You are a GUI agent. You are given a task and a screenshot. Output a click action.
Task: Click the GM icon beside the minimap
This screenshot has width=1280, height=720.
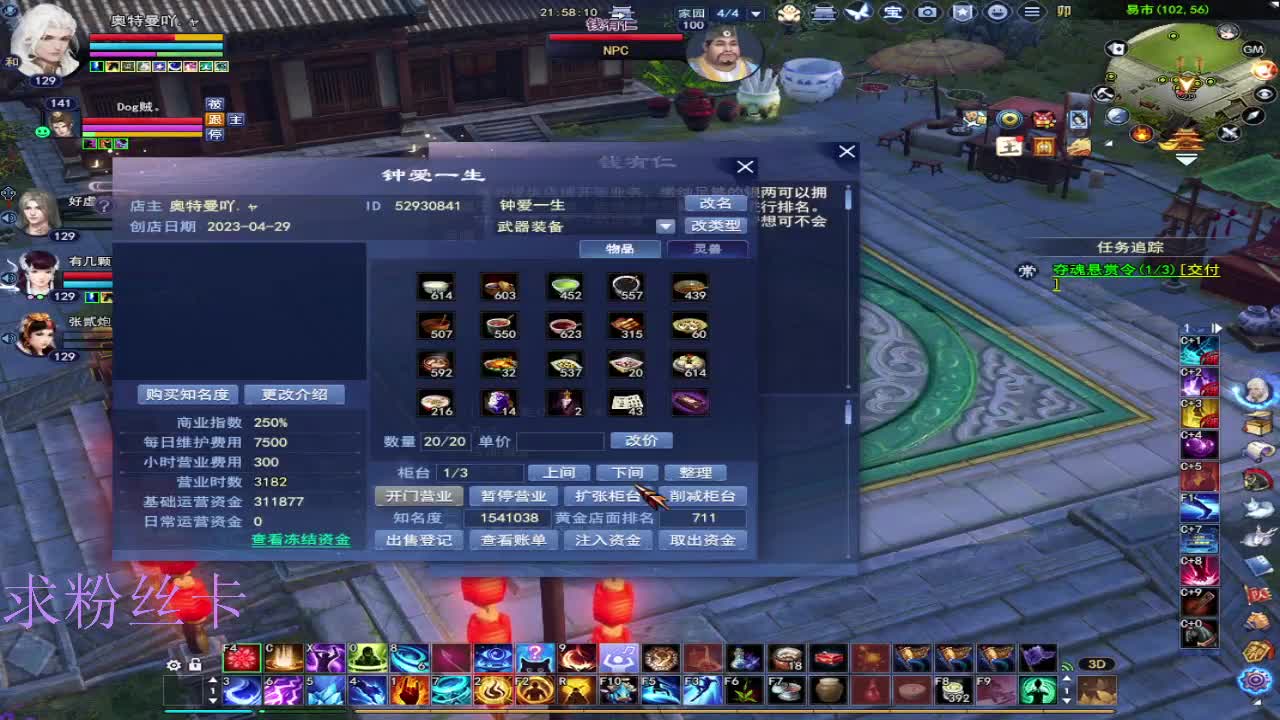pyautogui.click(x=1252, y=49)
